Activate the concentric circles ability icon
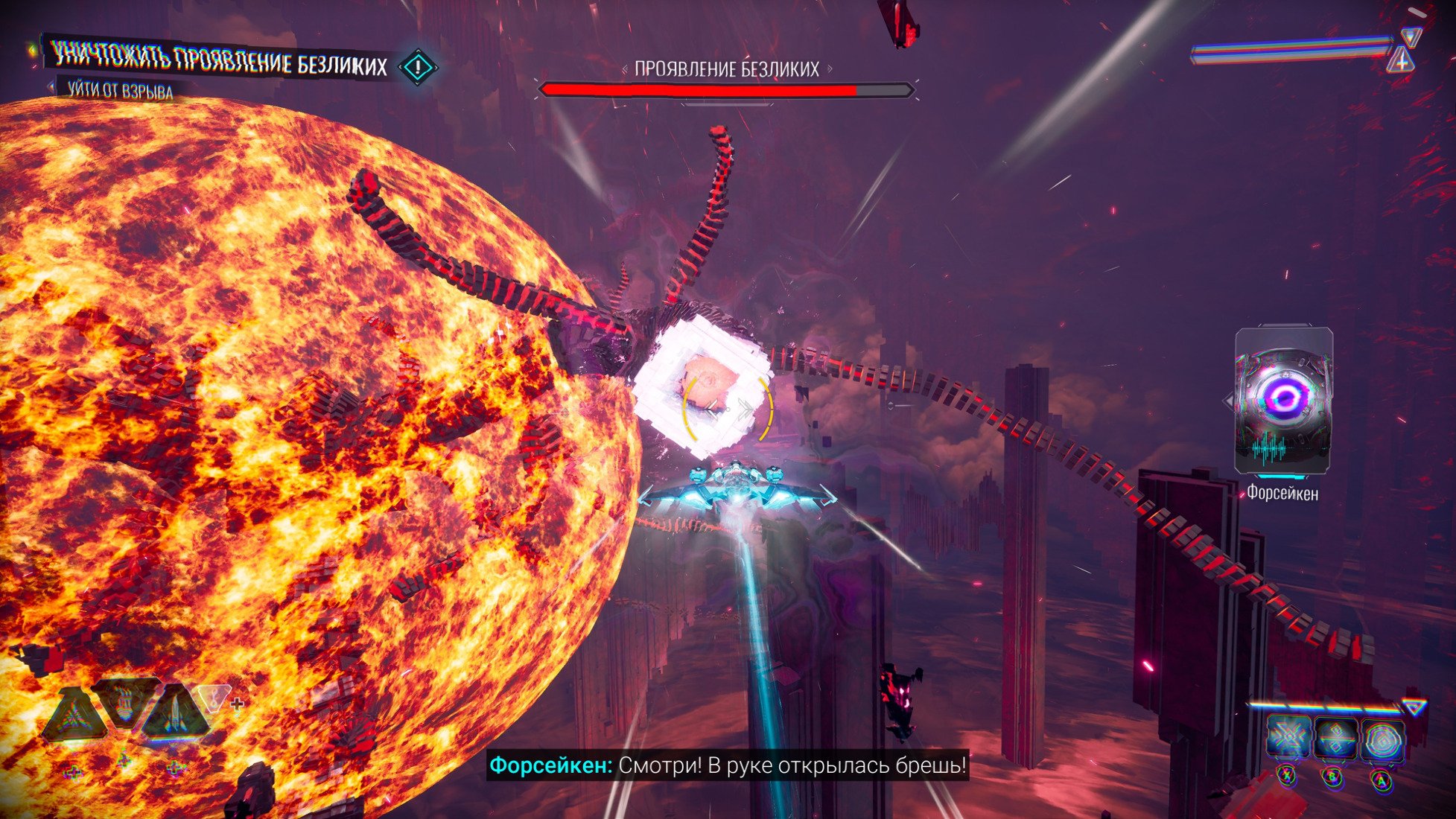 point(1383,739)
